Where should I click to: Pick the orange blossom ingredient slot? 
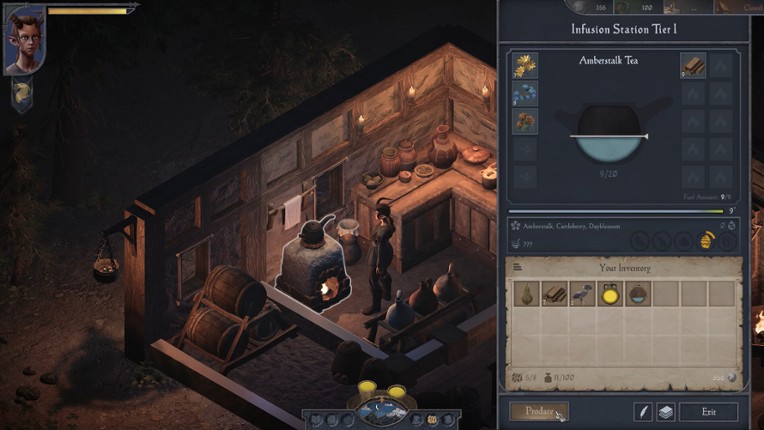524,121
